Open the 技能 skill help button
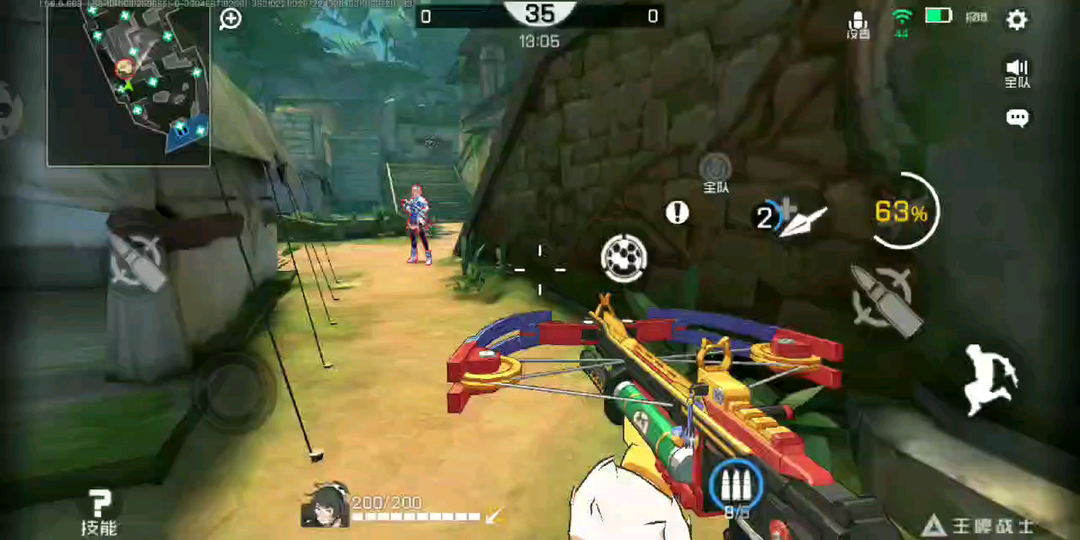Image resolution: width=1080 pixels, height=540 pixels. tap(99, 511)
